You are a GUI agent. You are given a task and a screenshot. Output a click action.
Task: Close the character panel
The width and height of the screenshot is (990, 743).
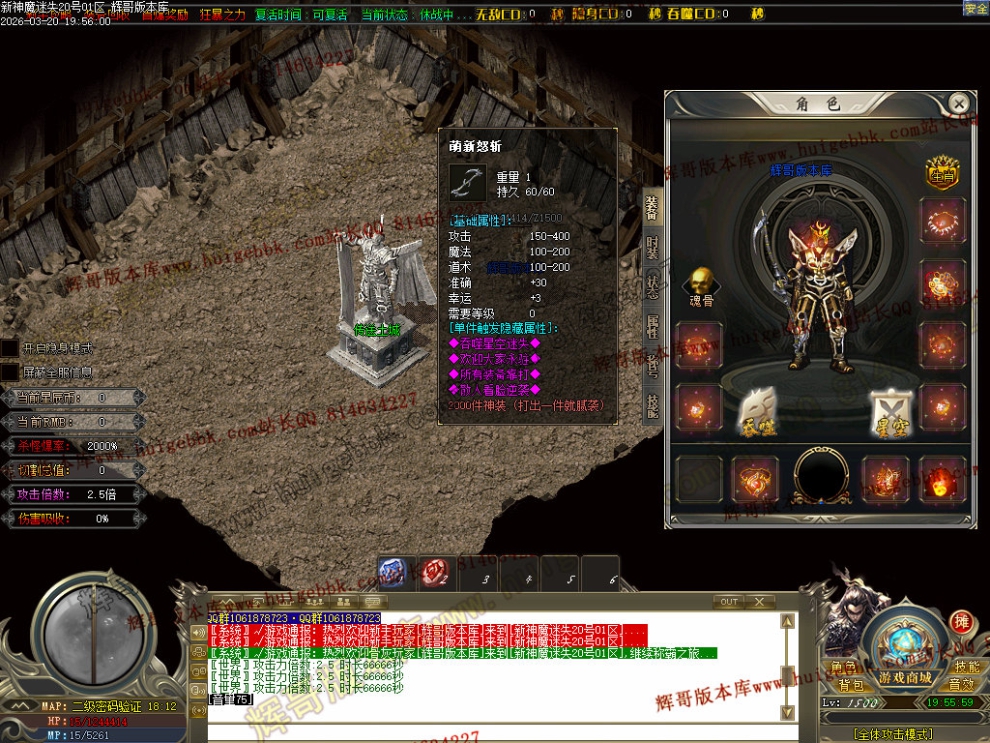pos(958,103)
